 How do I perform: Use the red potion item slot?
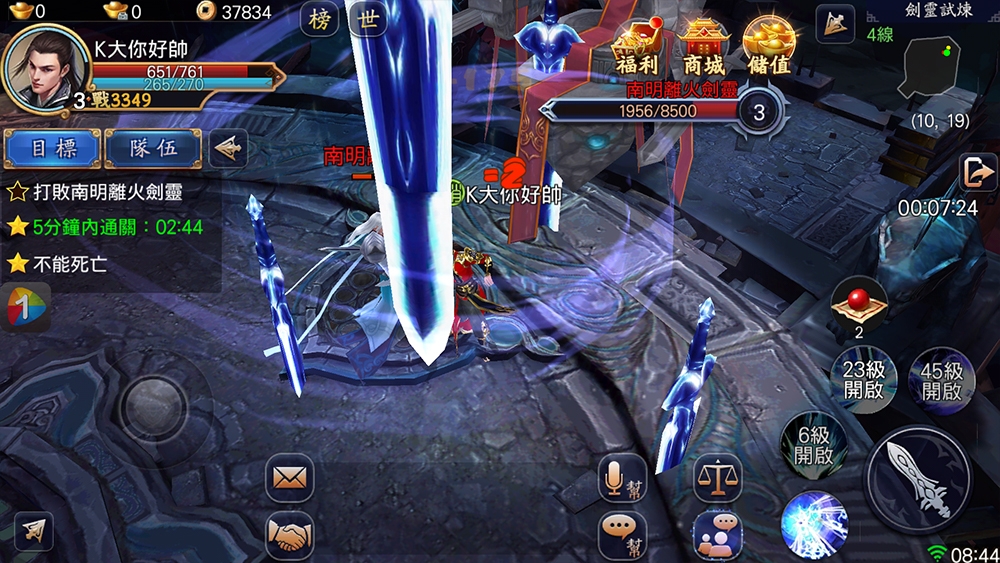[x=858, y=304]
